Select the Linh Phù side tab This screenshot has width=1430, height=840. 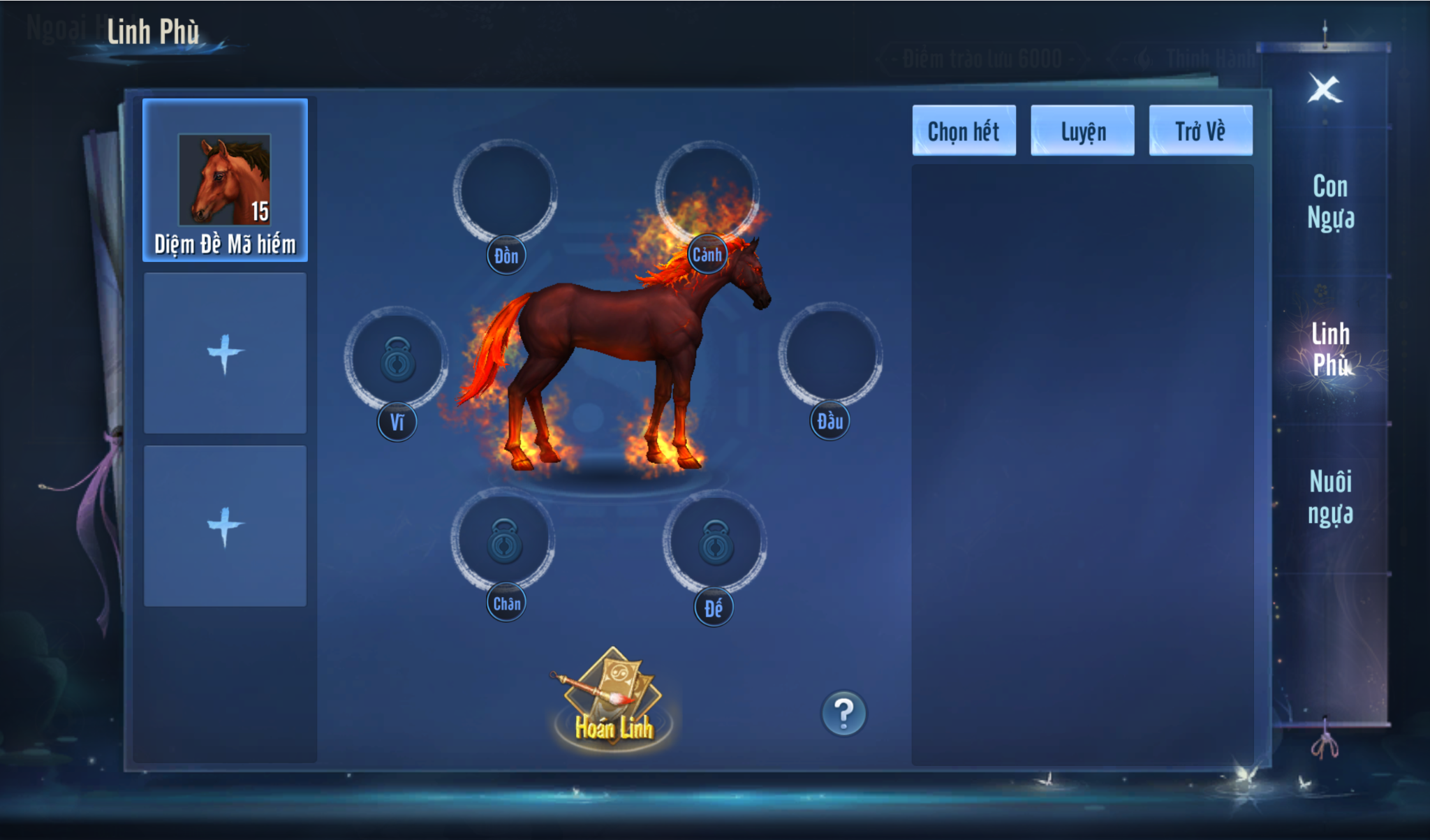click(1330, 349)
